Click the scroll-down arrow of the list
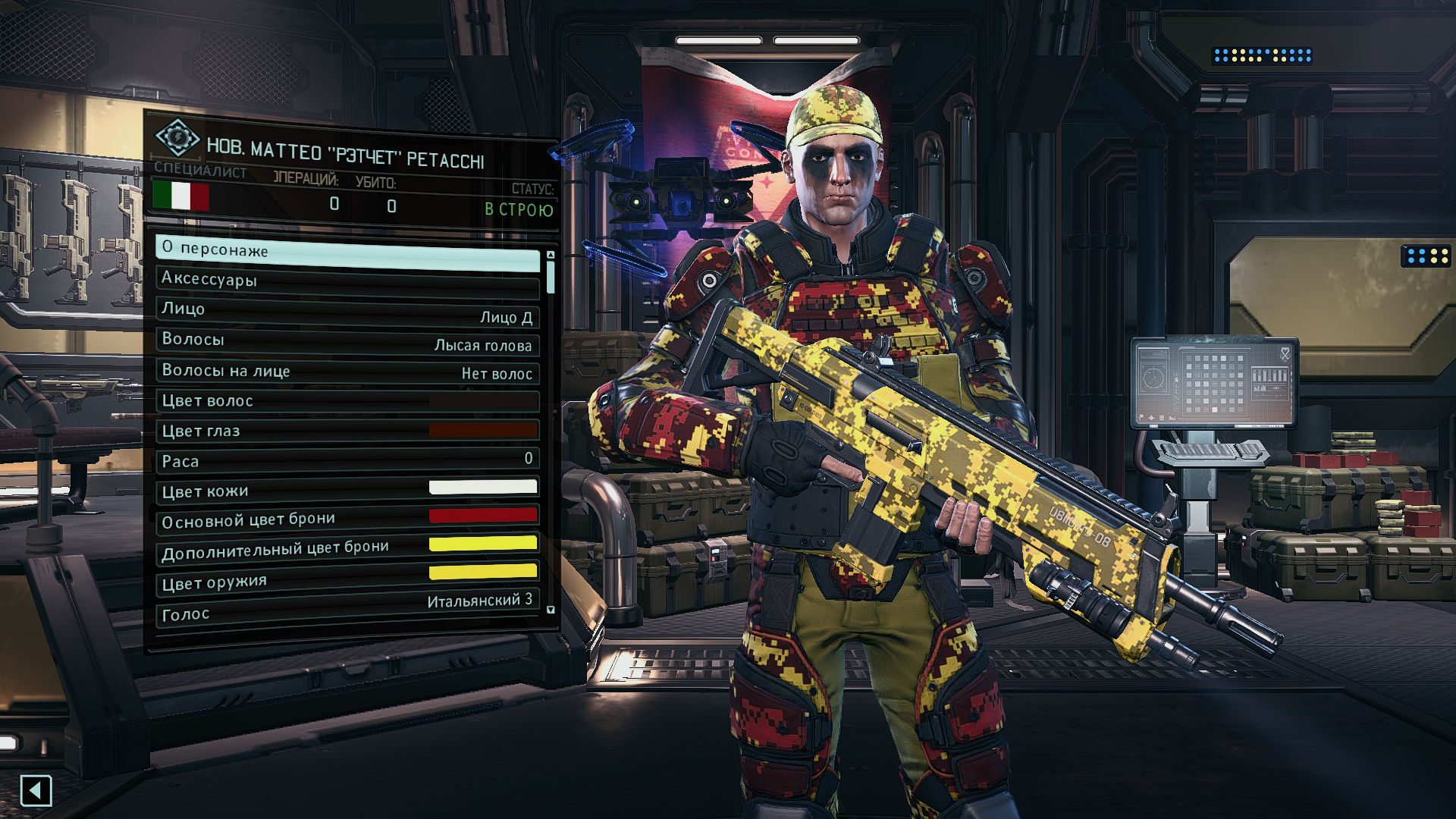The height and width of the screenshot is (819, 1456). coord(551,610)
